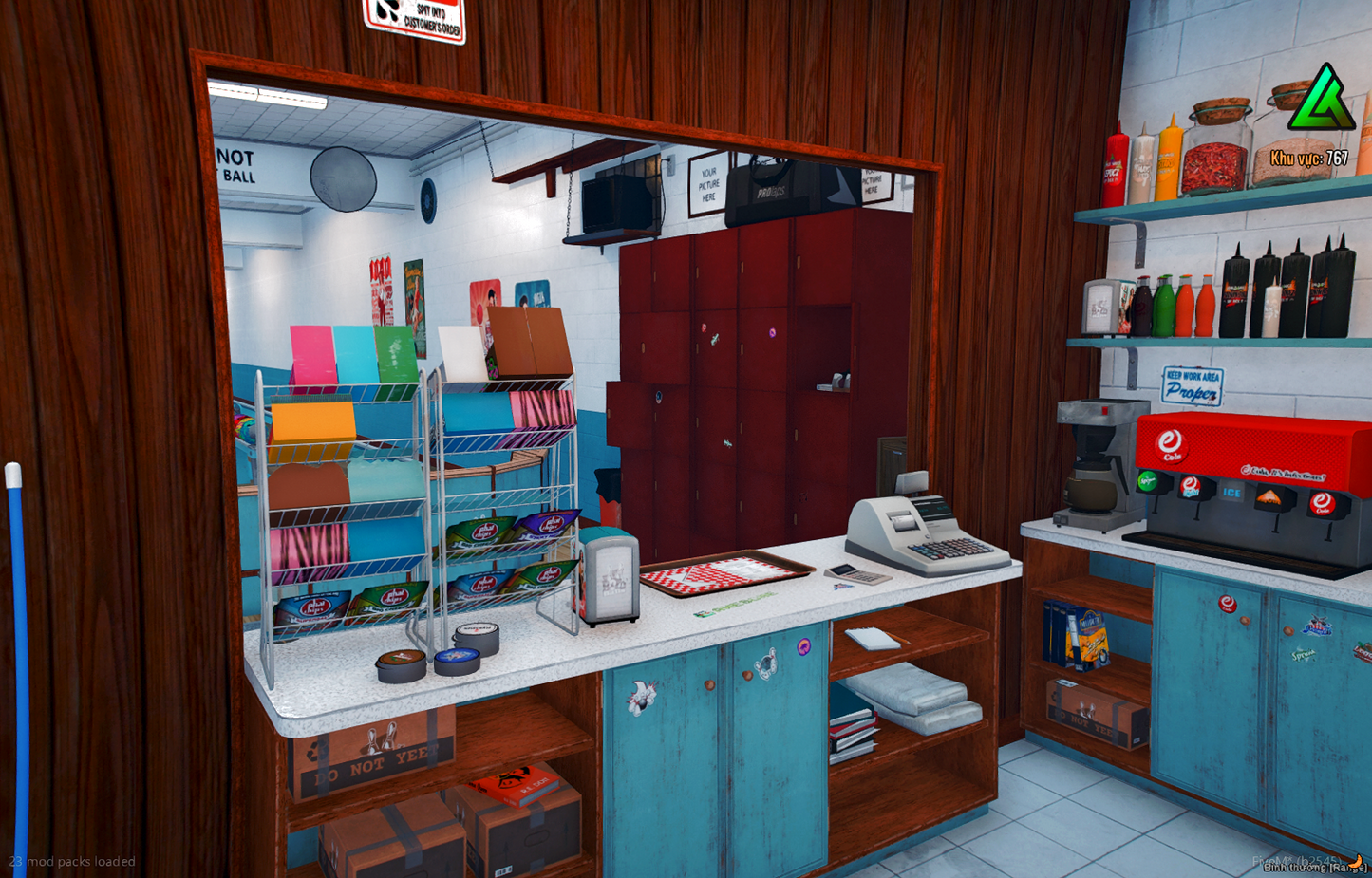The image size is (1372, 878).
Task: Click the blue puck on the countertop
Action: click(456, 658)
